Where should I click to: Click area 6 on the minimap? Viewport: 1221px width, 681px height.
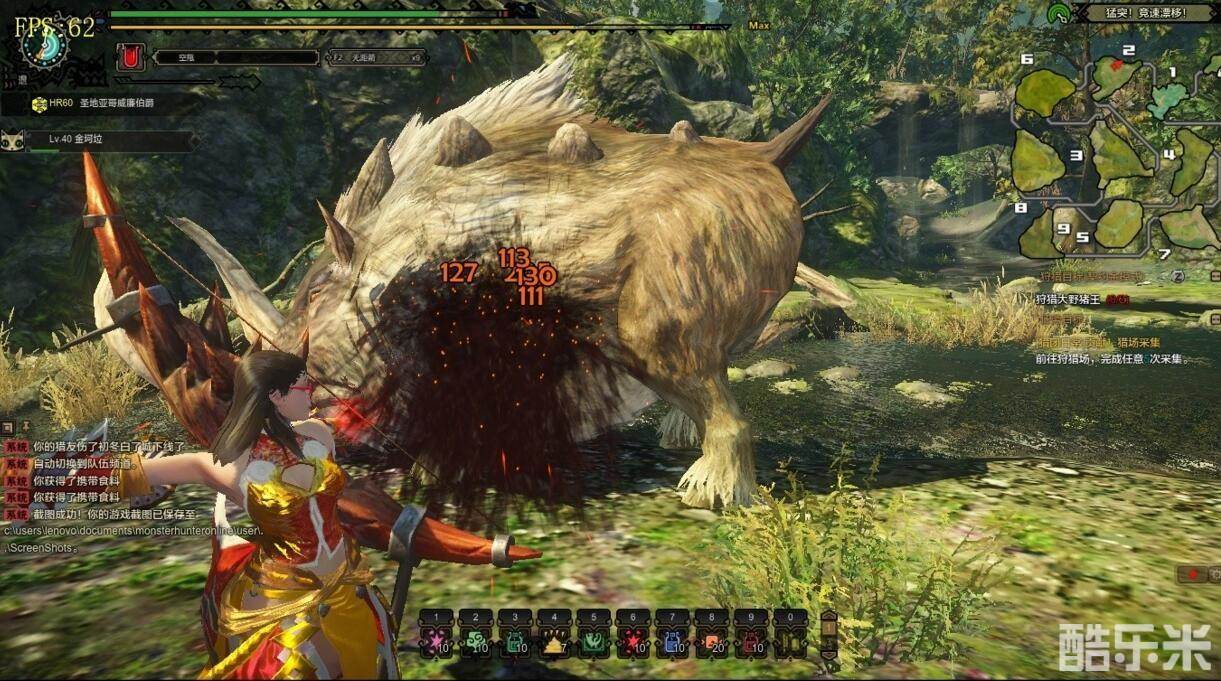point(1045,92)
